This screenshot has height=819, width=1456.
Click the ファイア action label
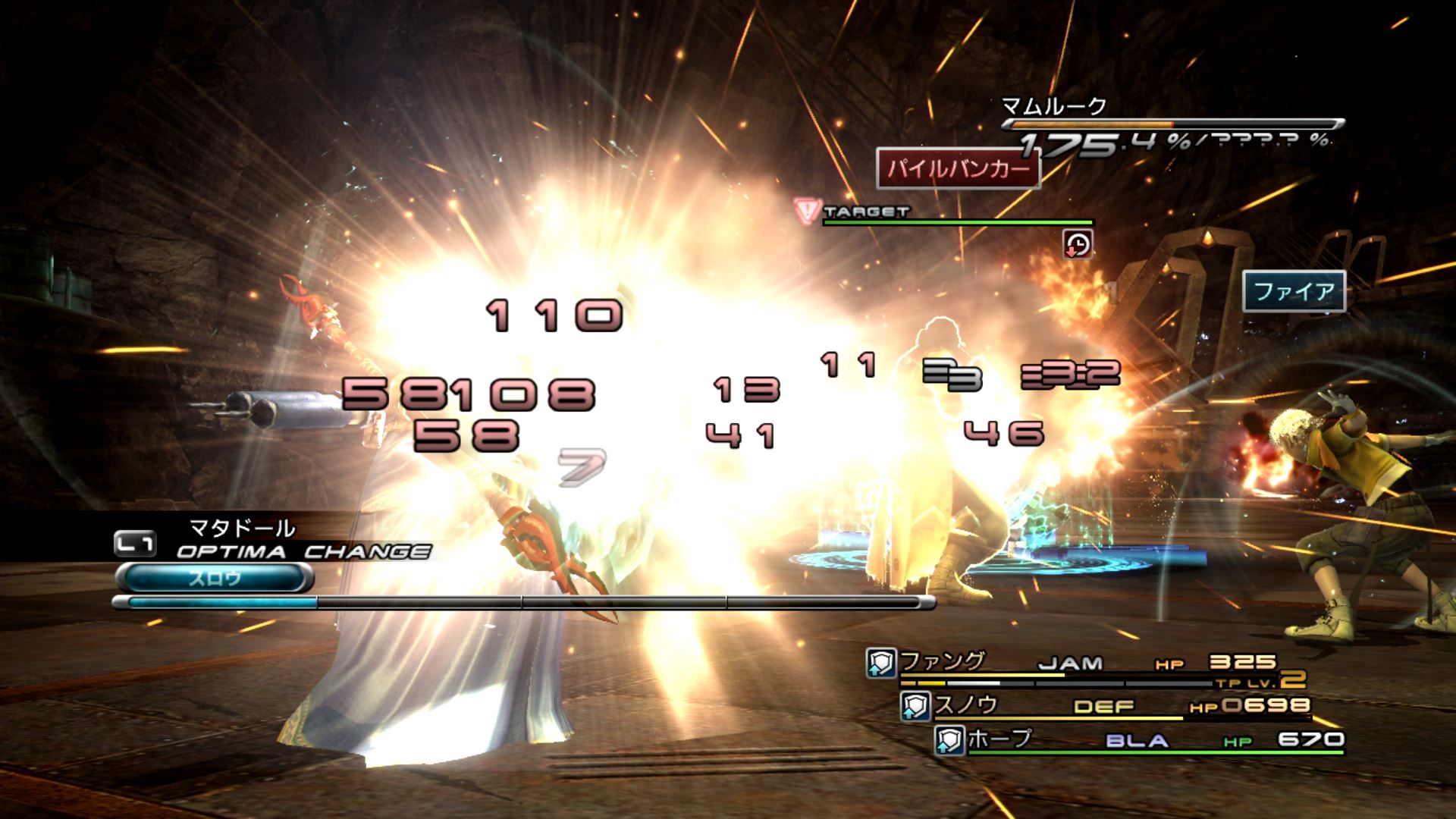pos(1294,291)
